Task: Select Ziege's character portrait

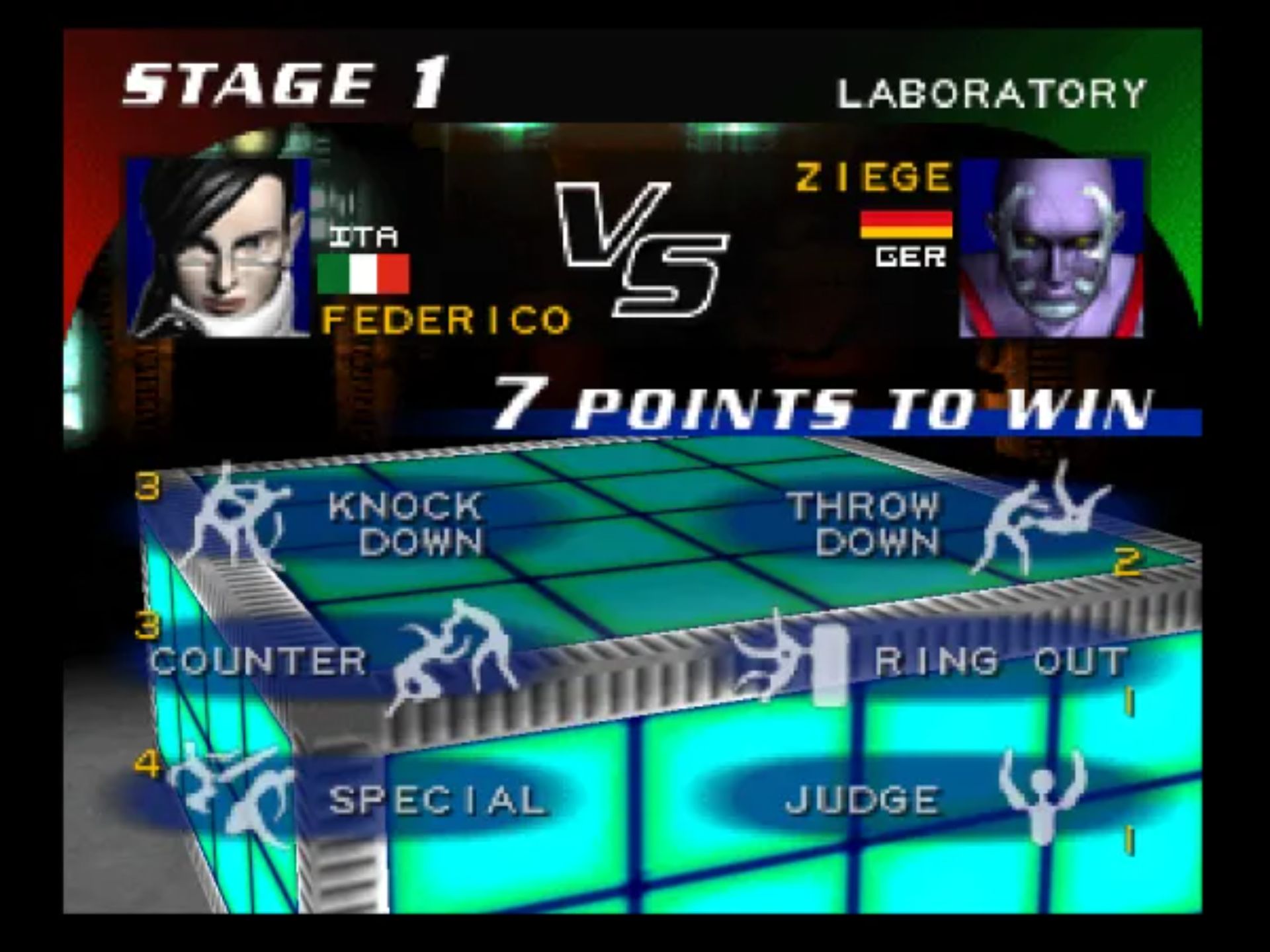Action: click(1052, 248)
